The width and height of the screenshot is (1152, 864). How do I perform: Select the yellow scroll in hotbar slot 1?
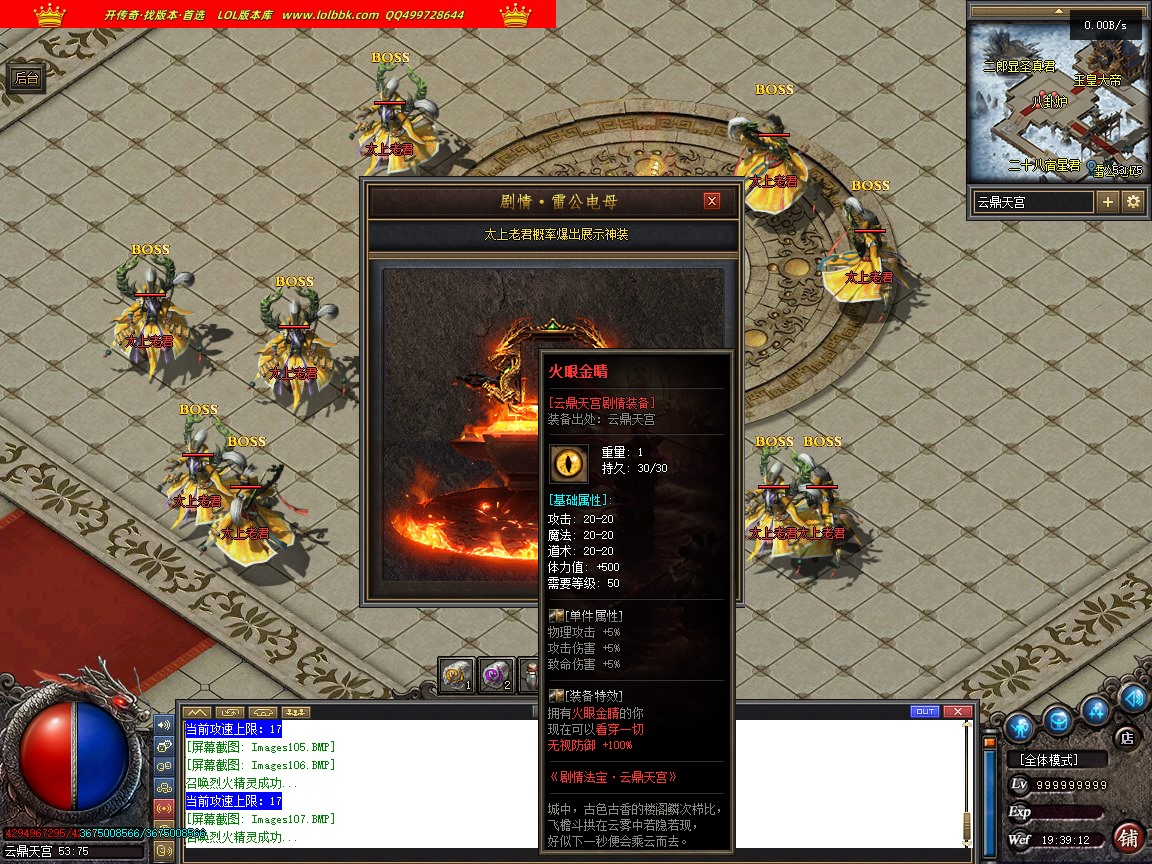457,675
